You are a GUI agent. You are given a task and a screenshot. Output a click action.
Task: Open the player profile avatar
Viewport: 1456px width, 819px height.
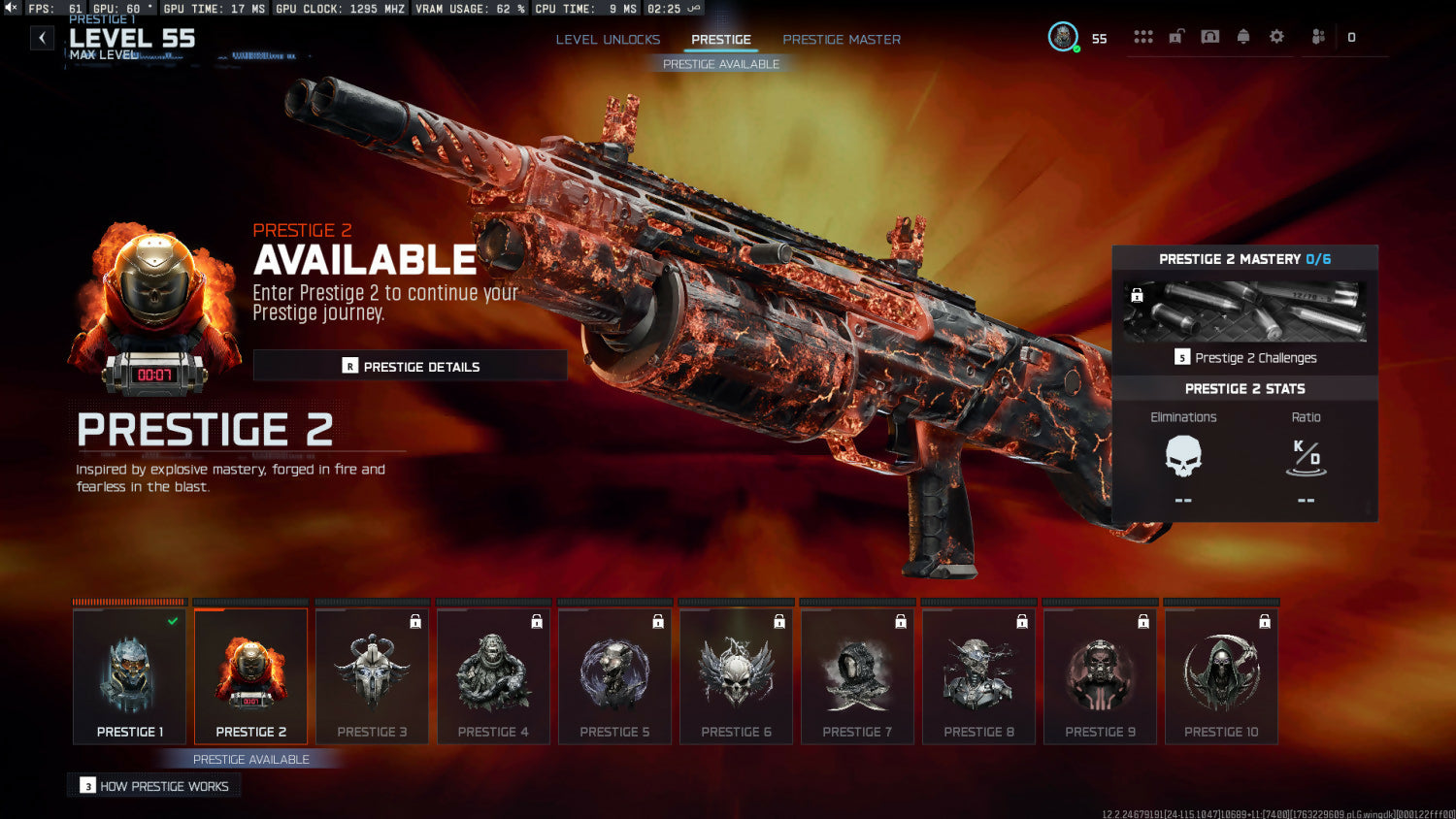[1063, 37]
